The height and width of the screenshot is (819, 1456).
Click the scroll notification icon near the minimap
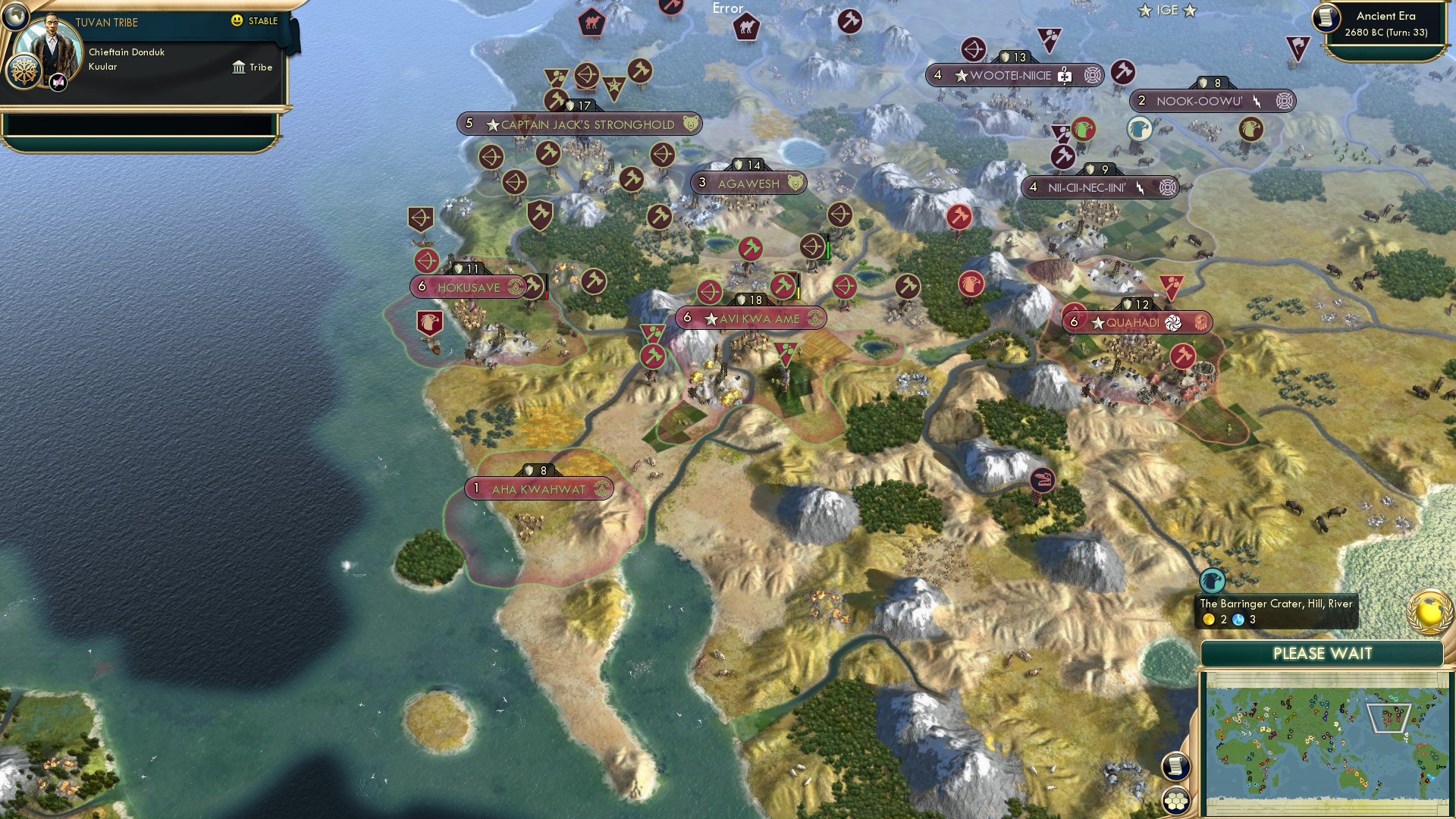pos(1176,767)
